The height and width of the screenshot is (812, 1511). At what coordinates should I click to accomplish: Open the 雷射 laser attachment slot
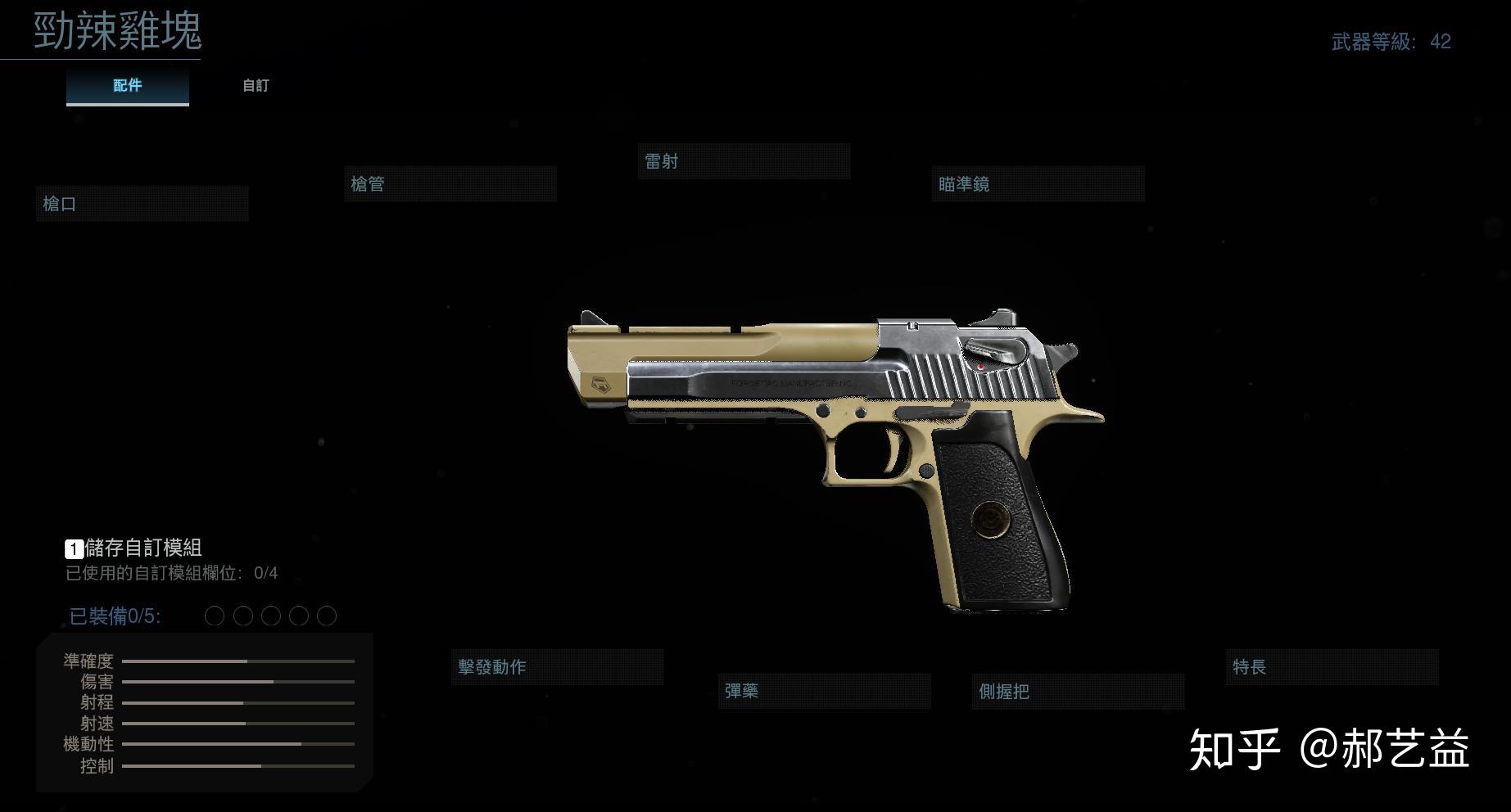point(744,161)
